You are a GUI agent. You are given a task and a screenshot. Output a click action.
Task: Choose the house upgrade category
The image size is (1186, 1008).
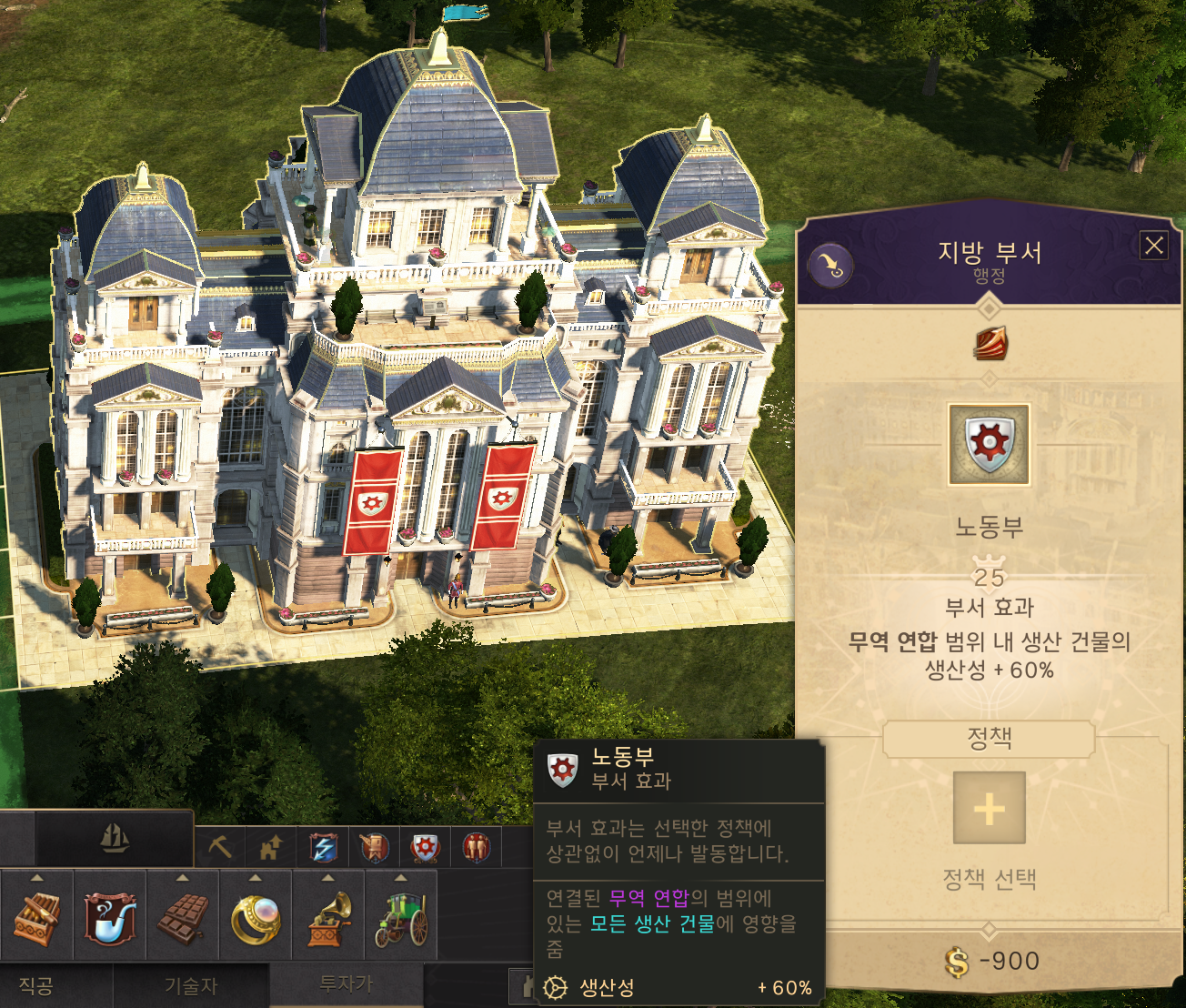(x=271, y=848)
